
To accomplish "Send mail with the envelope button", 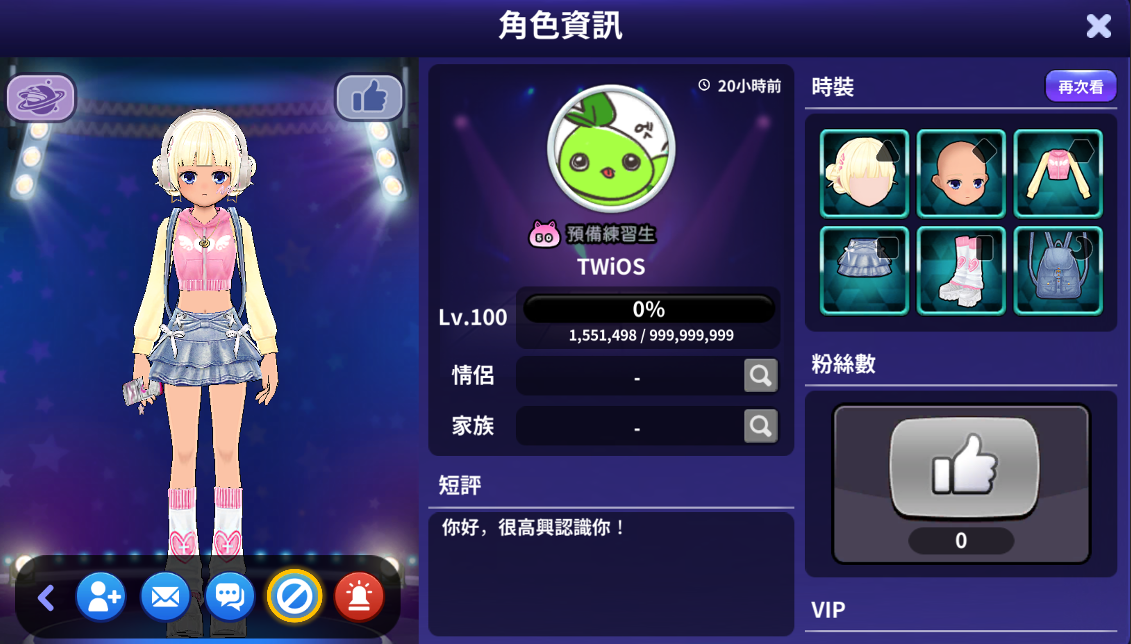I will [165, 597].
